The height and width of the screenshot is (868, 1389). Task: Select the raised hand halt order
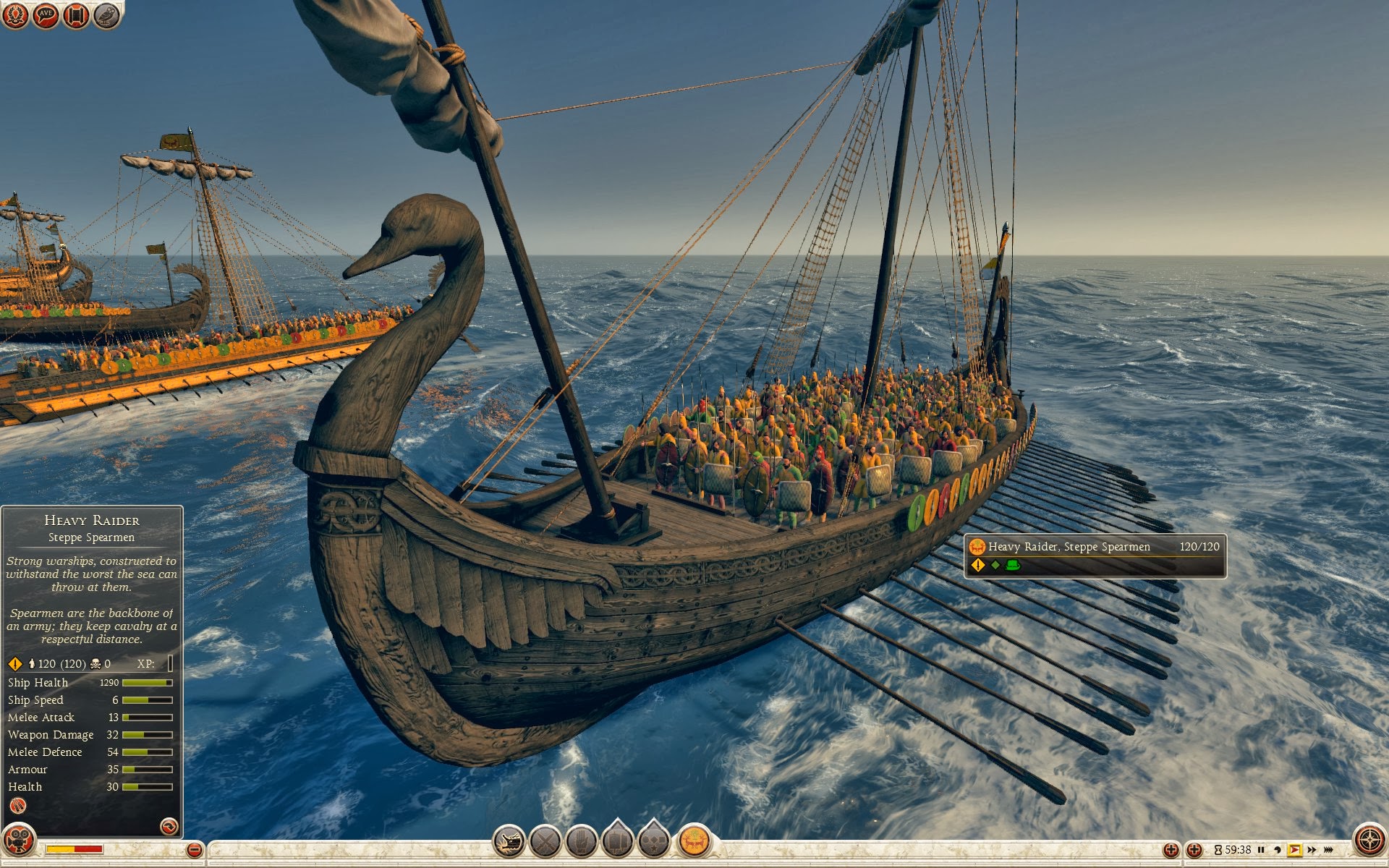point(581,841)
